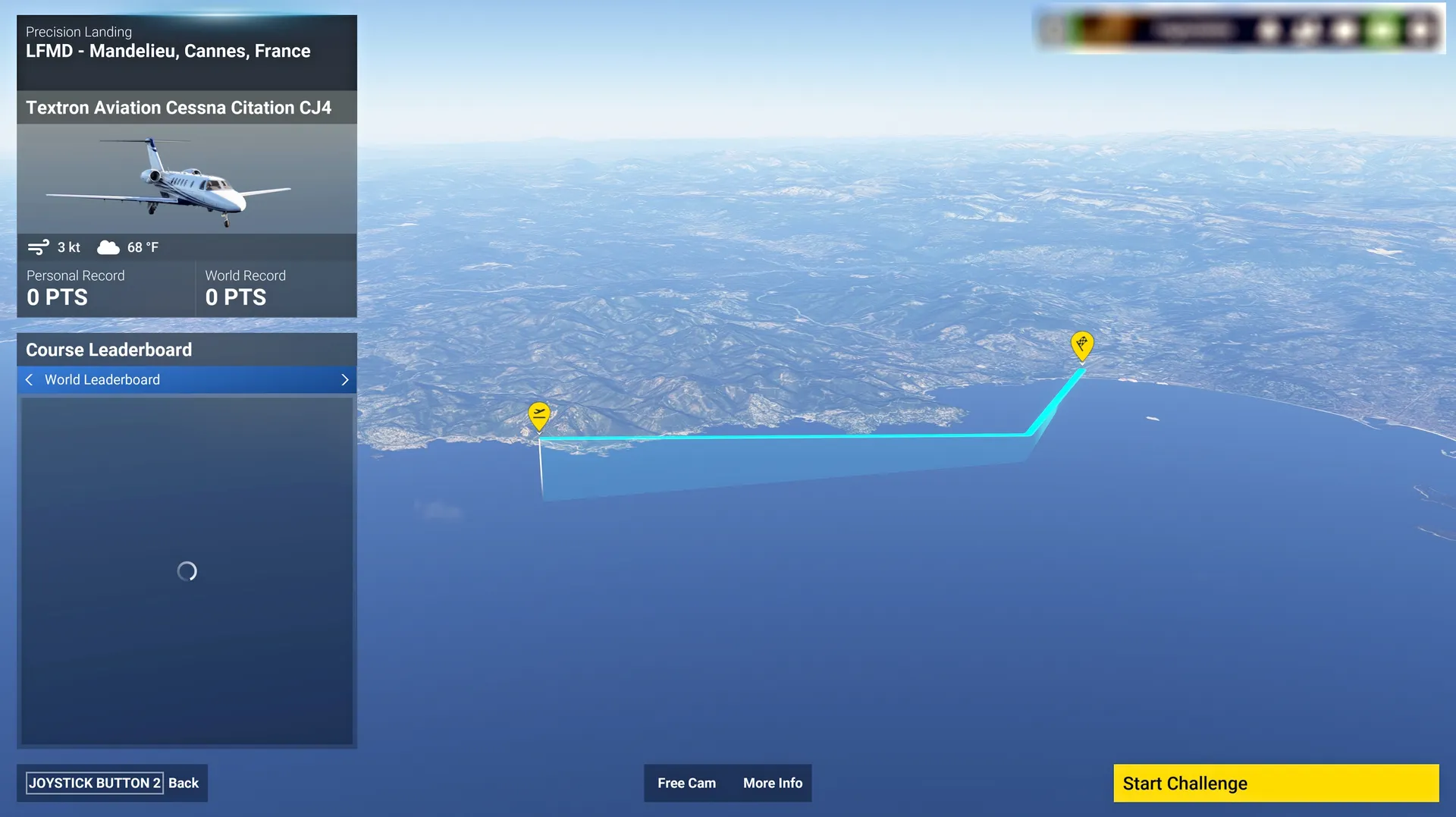Image resolution: width=1456 pixels, height=817 pixels.
Task: Click the Cessna Citation CJ4 aircraft thumbnail
Action: 187,179
